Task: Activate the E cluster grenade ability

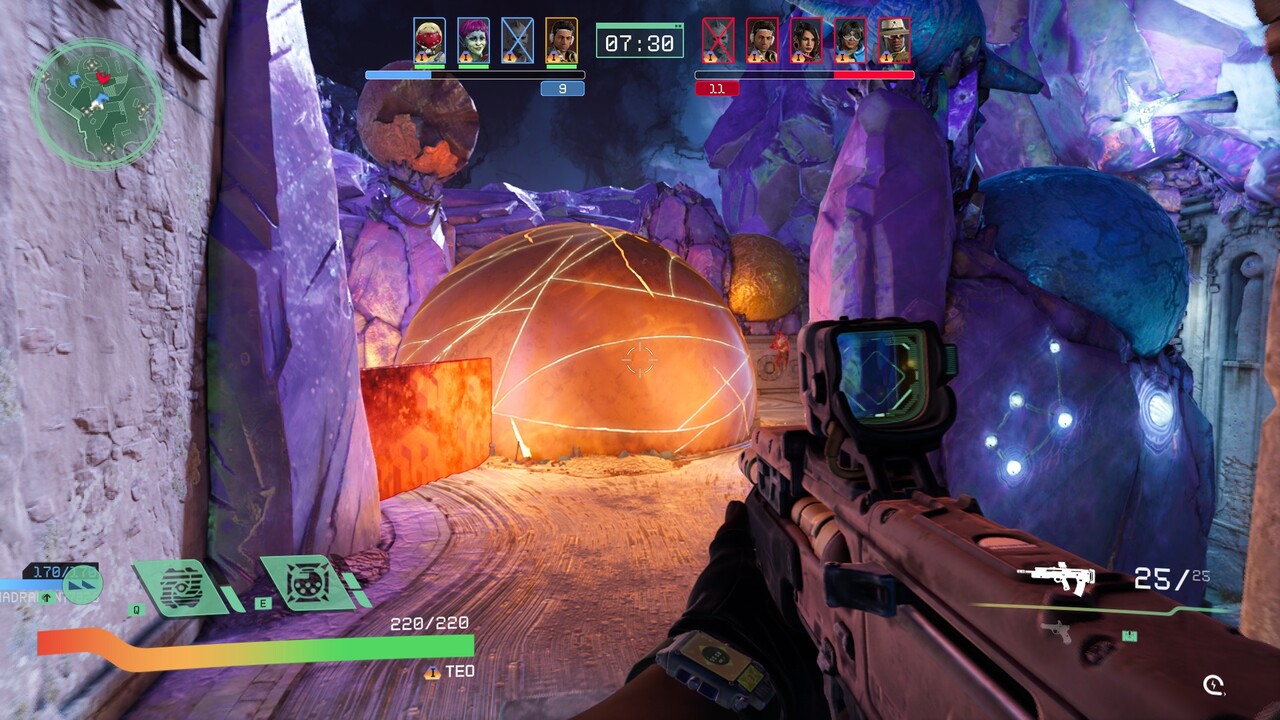Action: [x=307, y=583]
